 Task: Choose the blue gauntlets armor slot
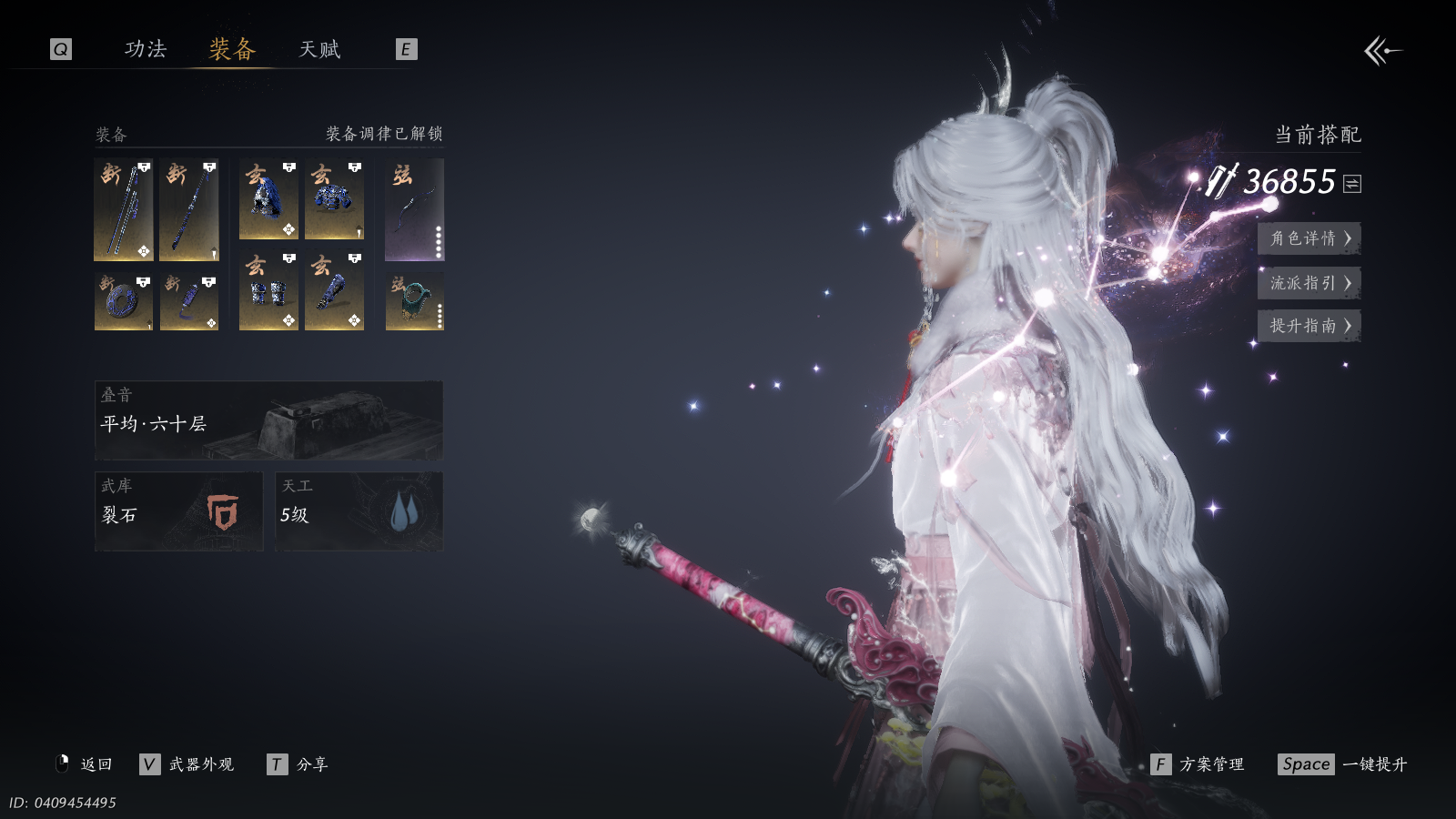pos(268,290)
